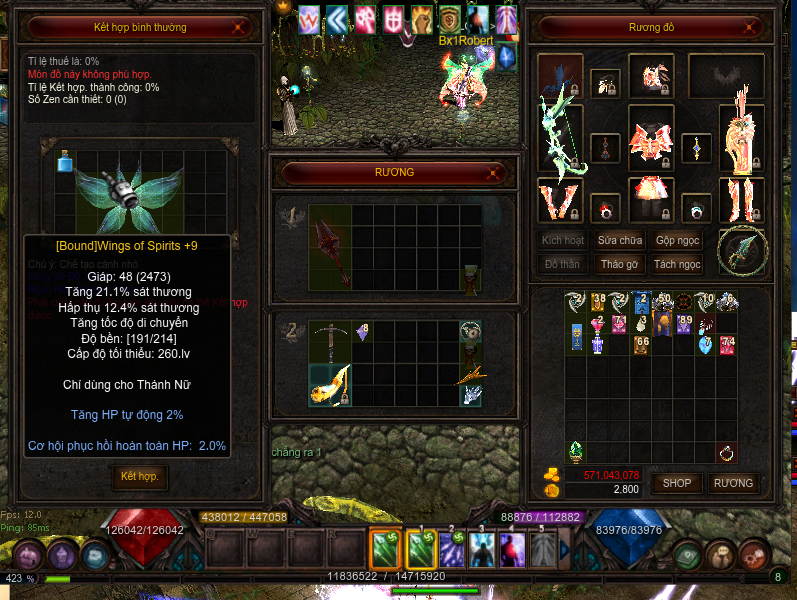
Task: Select the dagger pet slot in equipment
Action: [x=741, y=249]
